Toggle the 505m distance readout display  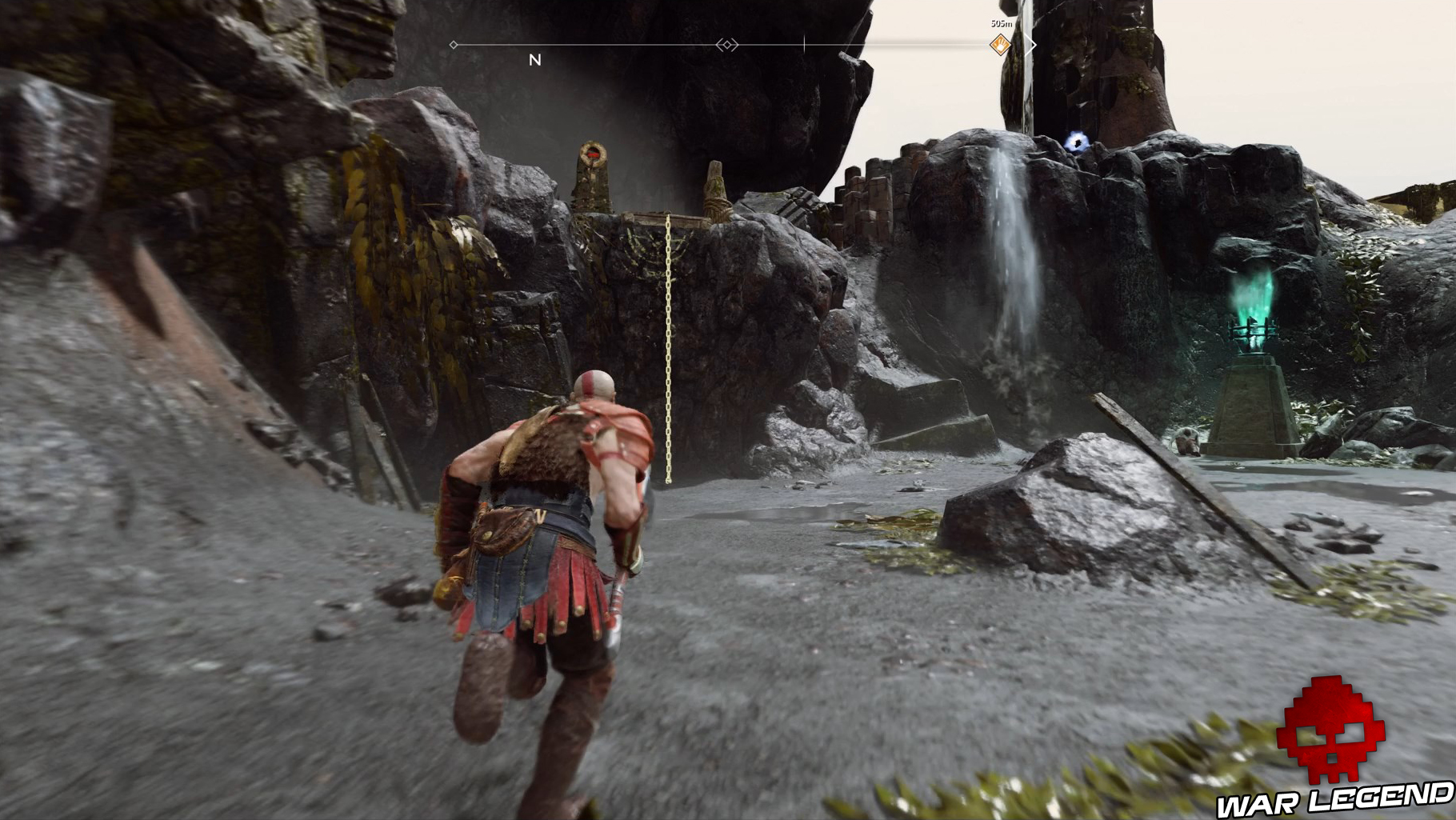1002,24
